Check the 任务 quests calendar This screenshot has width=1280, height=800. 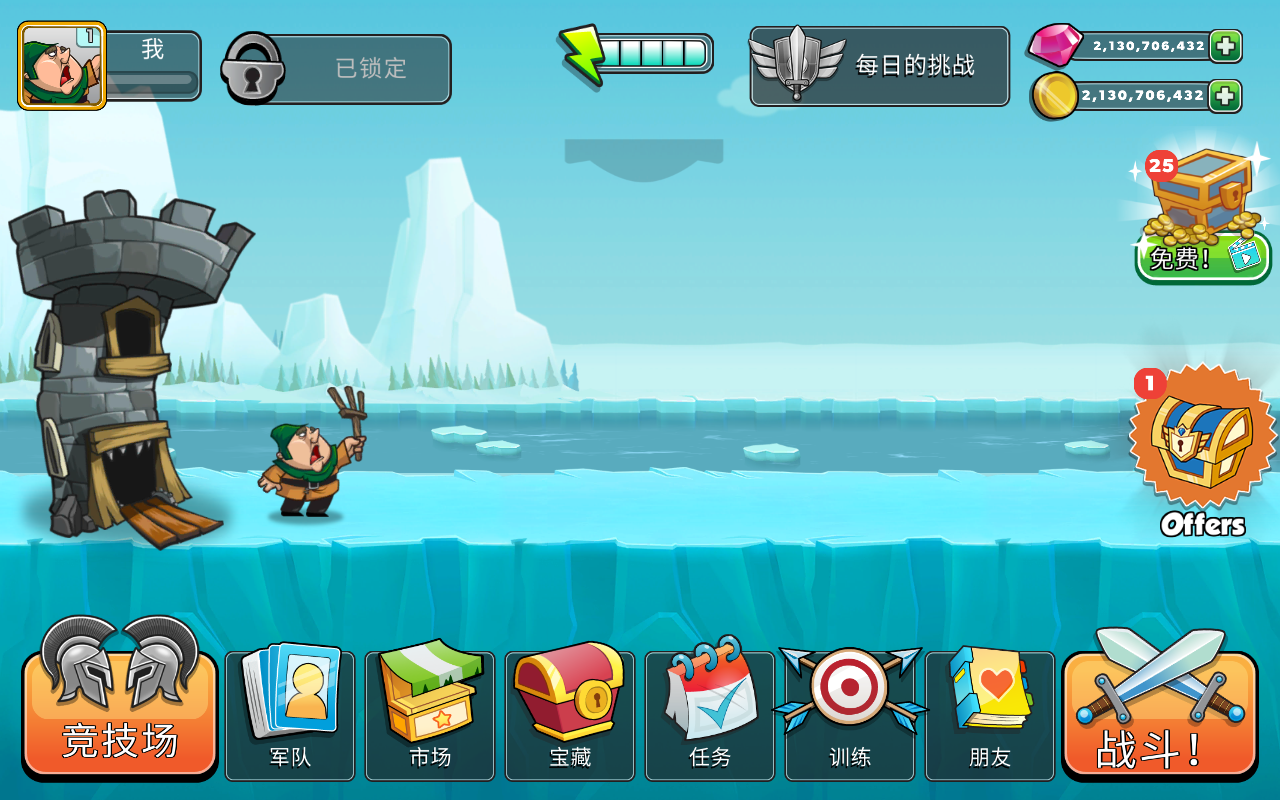coord(709,712)
